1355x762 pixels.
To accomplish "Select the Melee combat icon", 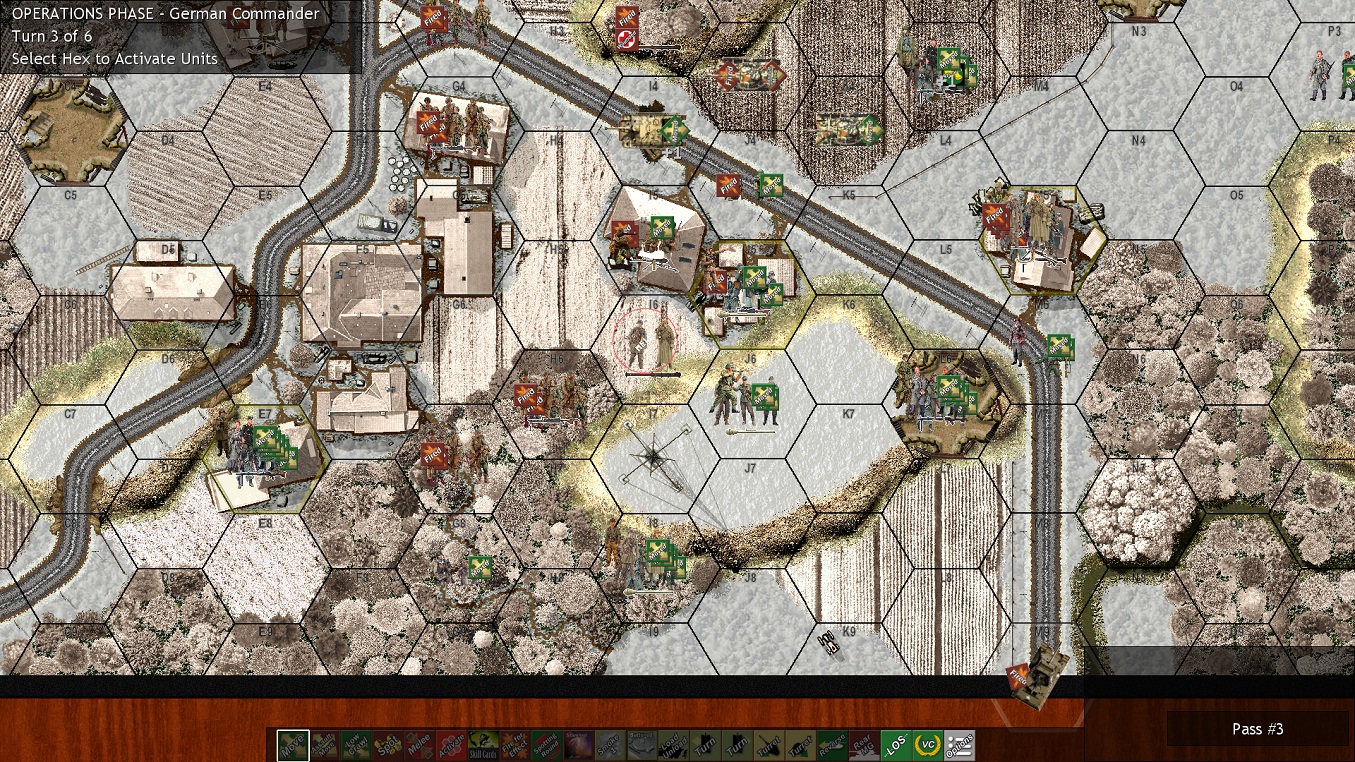I will [420, 744].
